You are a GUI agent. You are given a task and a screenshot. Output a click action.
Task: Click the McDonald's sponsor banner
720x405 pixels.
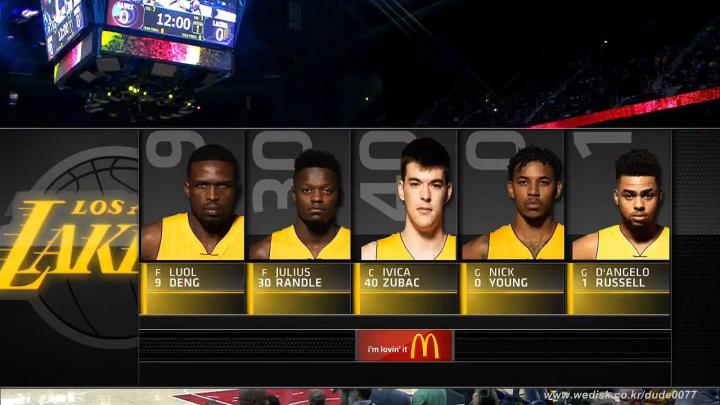tap(404, 346)
